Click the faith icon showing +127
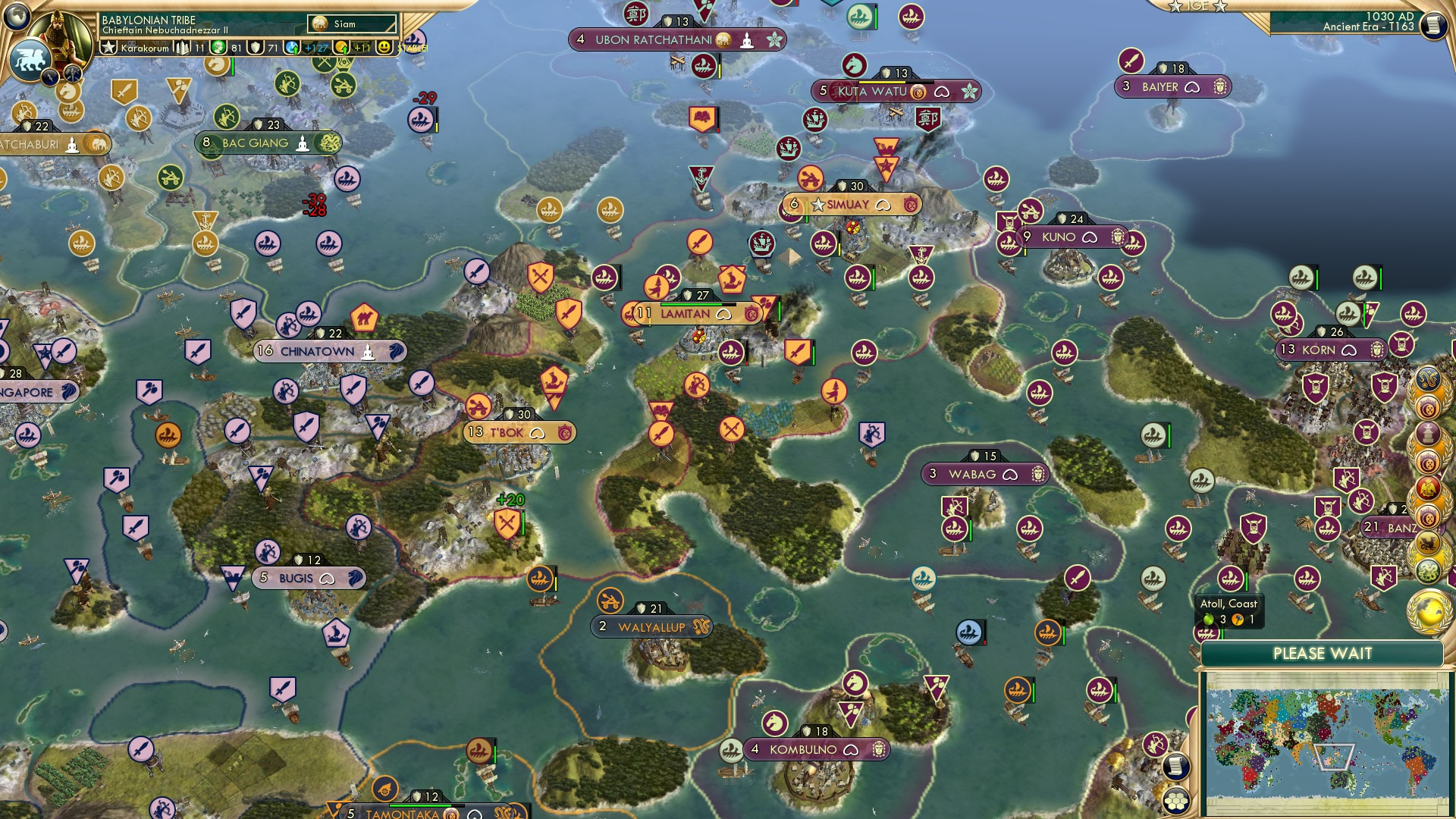This screenshot has width=1456, height=819. 291,48
